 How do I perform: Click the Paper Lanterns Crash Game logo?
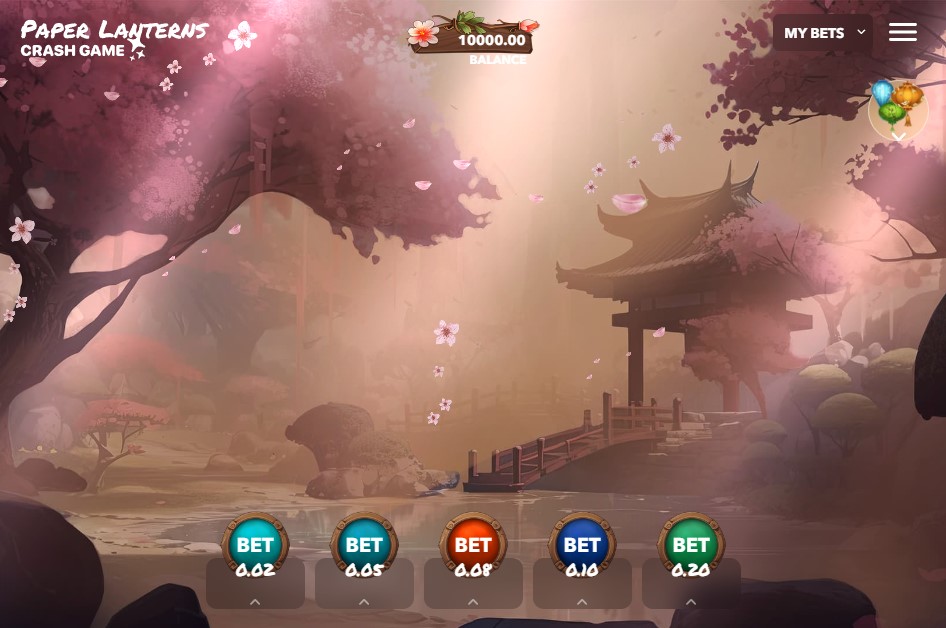tap(115, 39)
